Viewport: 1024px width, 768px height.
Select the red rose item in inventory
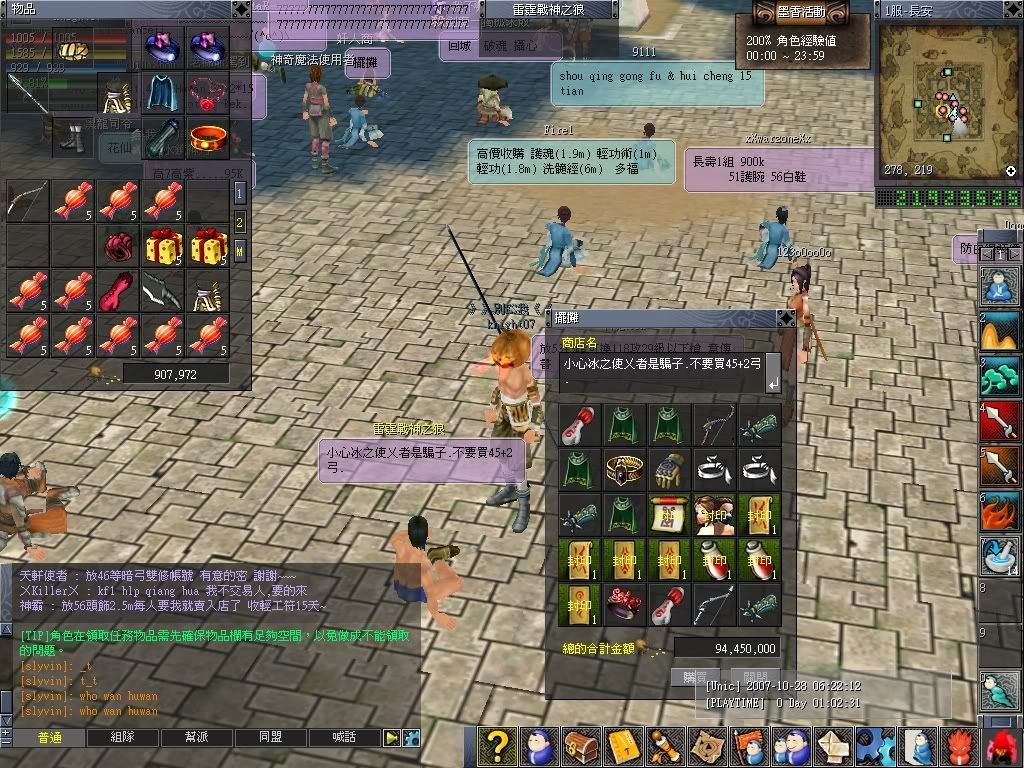[118, 245]
